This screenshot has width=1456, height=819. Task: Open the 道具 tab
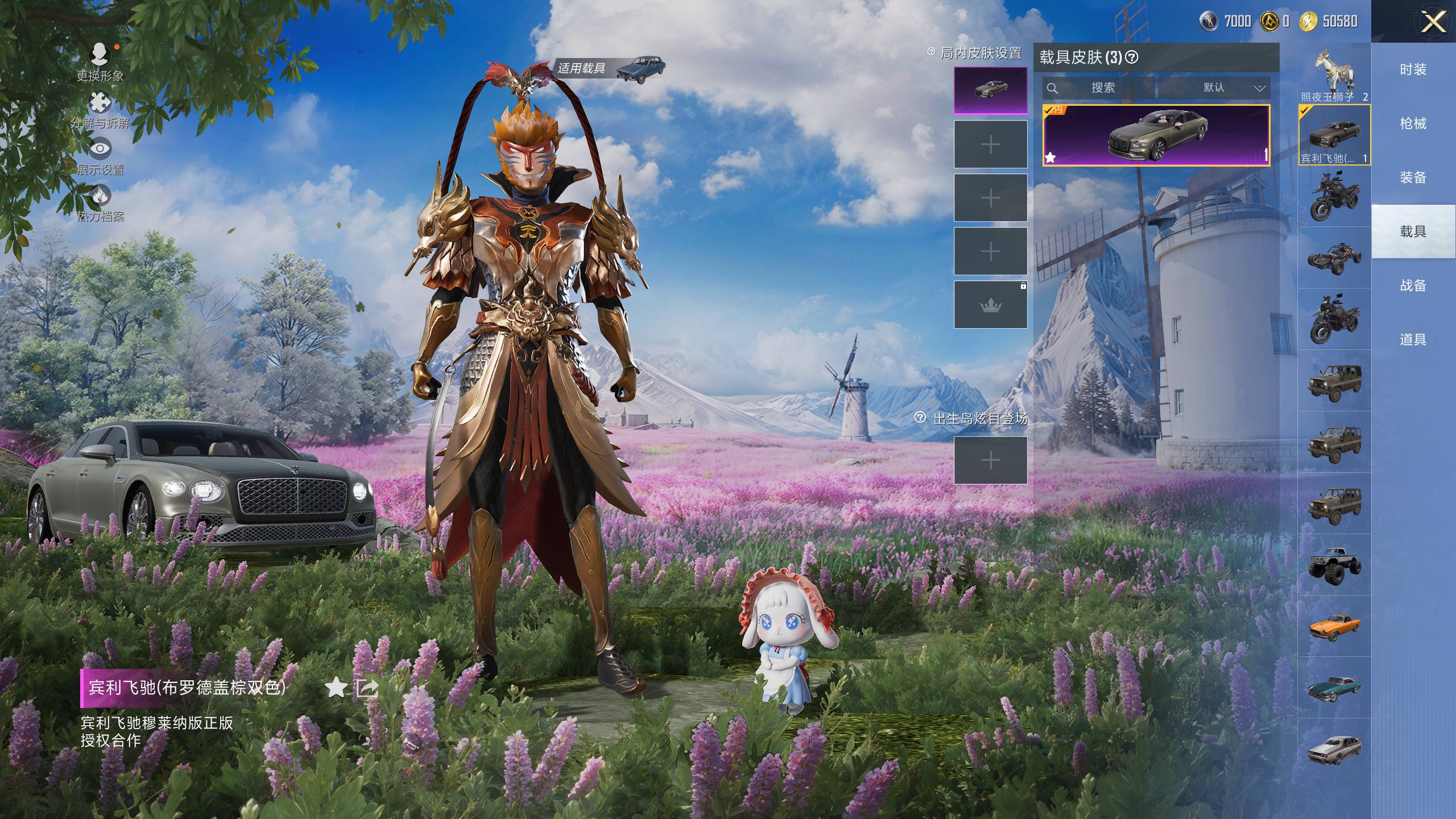click(1413, 340)
